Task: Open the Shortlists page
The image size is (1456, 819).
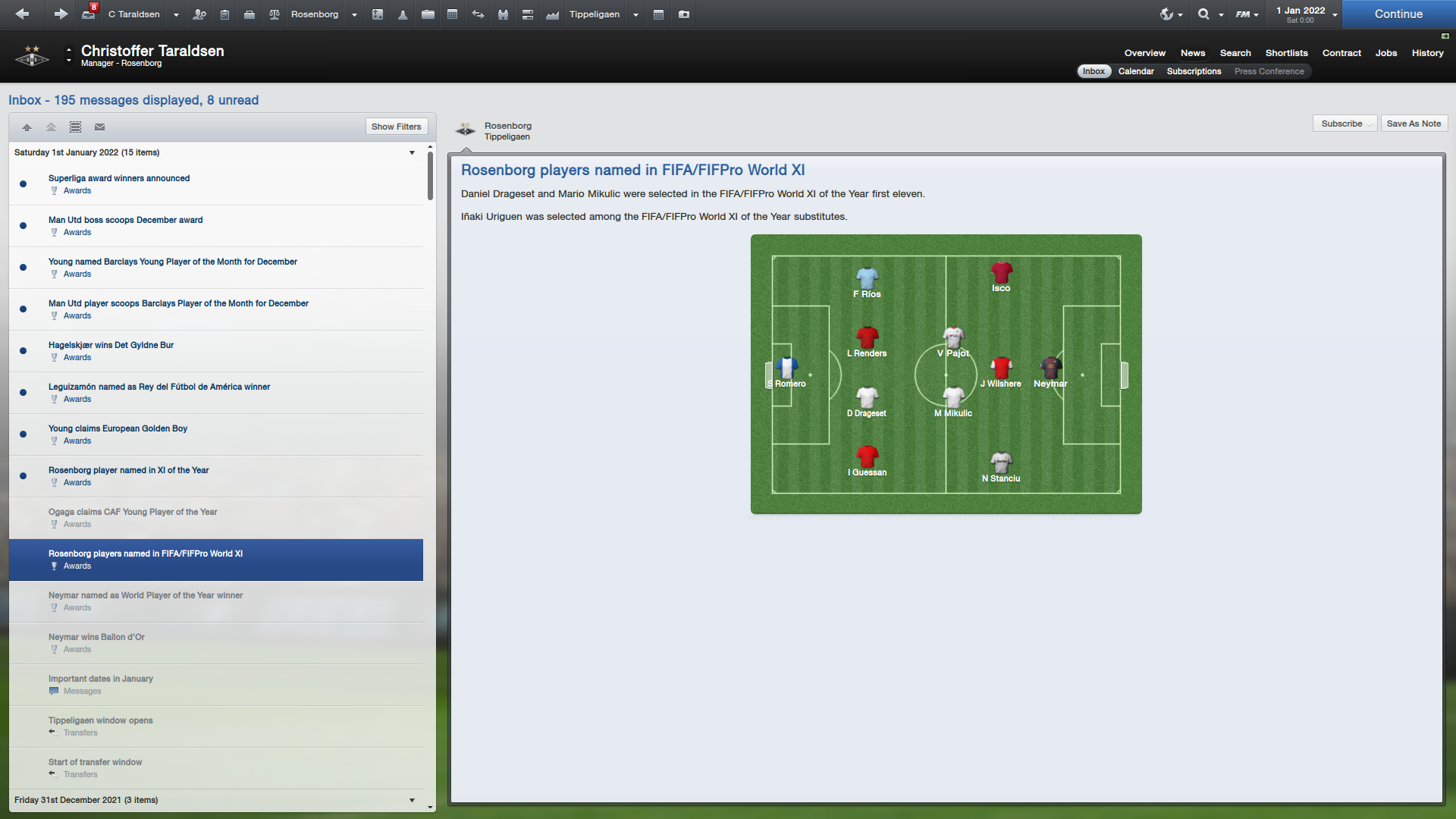Action: point(1286,53)
